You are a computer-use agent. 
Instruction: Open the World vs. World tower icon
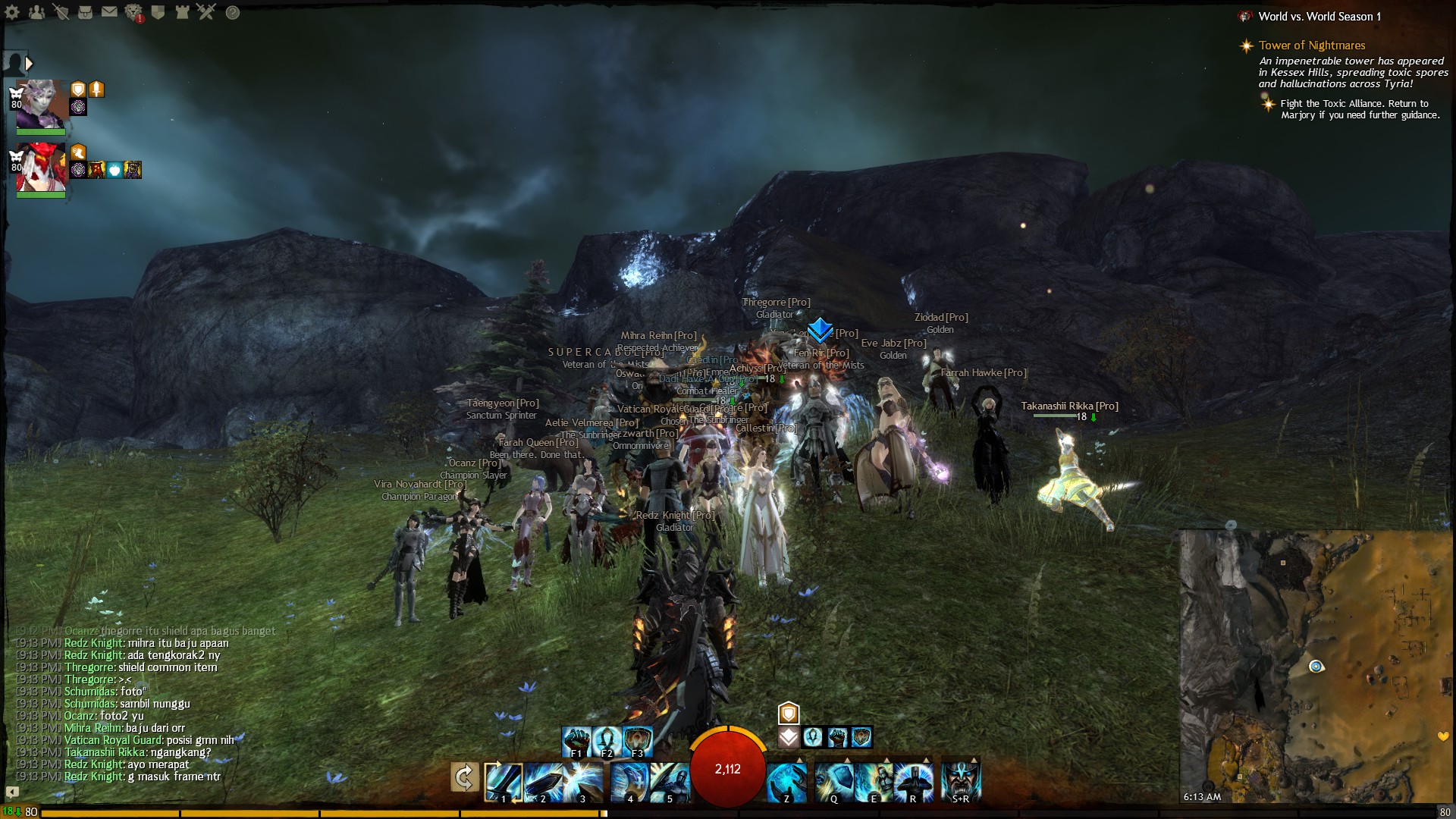[182, 12]
